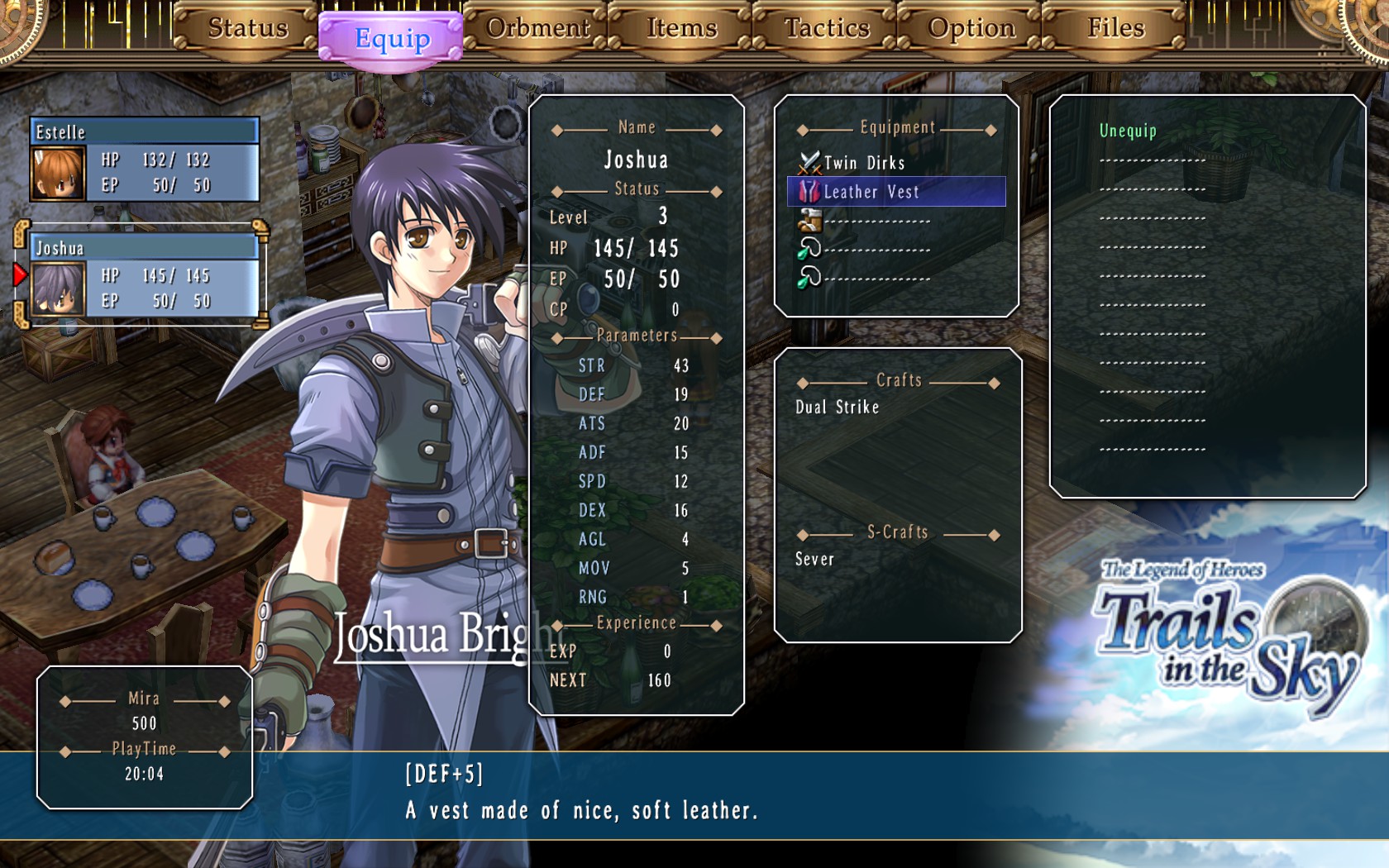Select the Equip tab
Image resolution: width=1389 pixels, height=868 pixels.
(392, 39)
